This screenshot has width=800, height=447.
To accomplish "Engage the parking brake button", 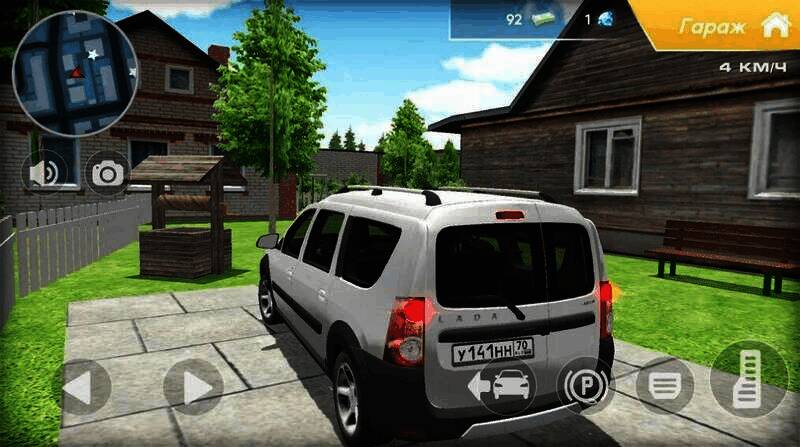I will coord(585,384).
